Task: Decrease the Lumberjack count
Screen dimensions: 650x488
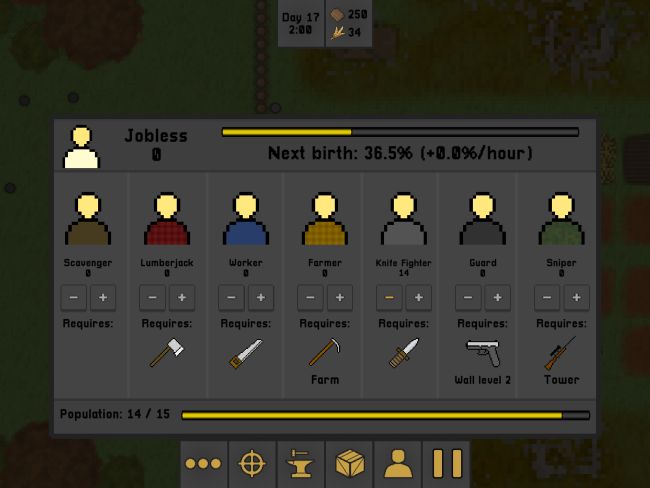Action: [153, 298]
